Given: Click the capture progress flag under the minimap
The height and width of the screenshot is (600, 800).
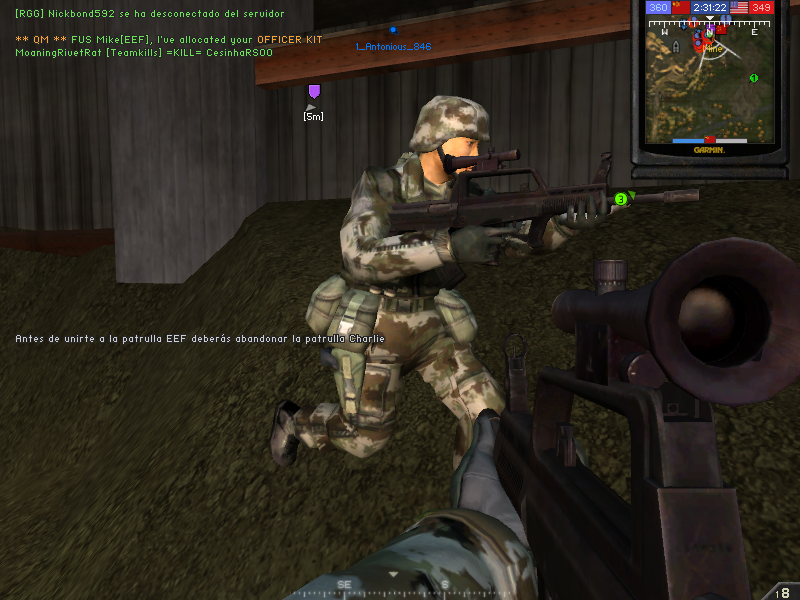Looking at the screenshot, I should tap(710, 140).
